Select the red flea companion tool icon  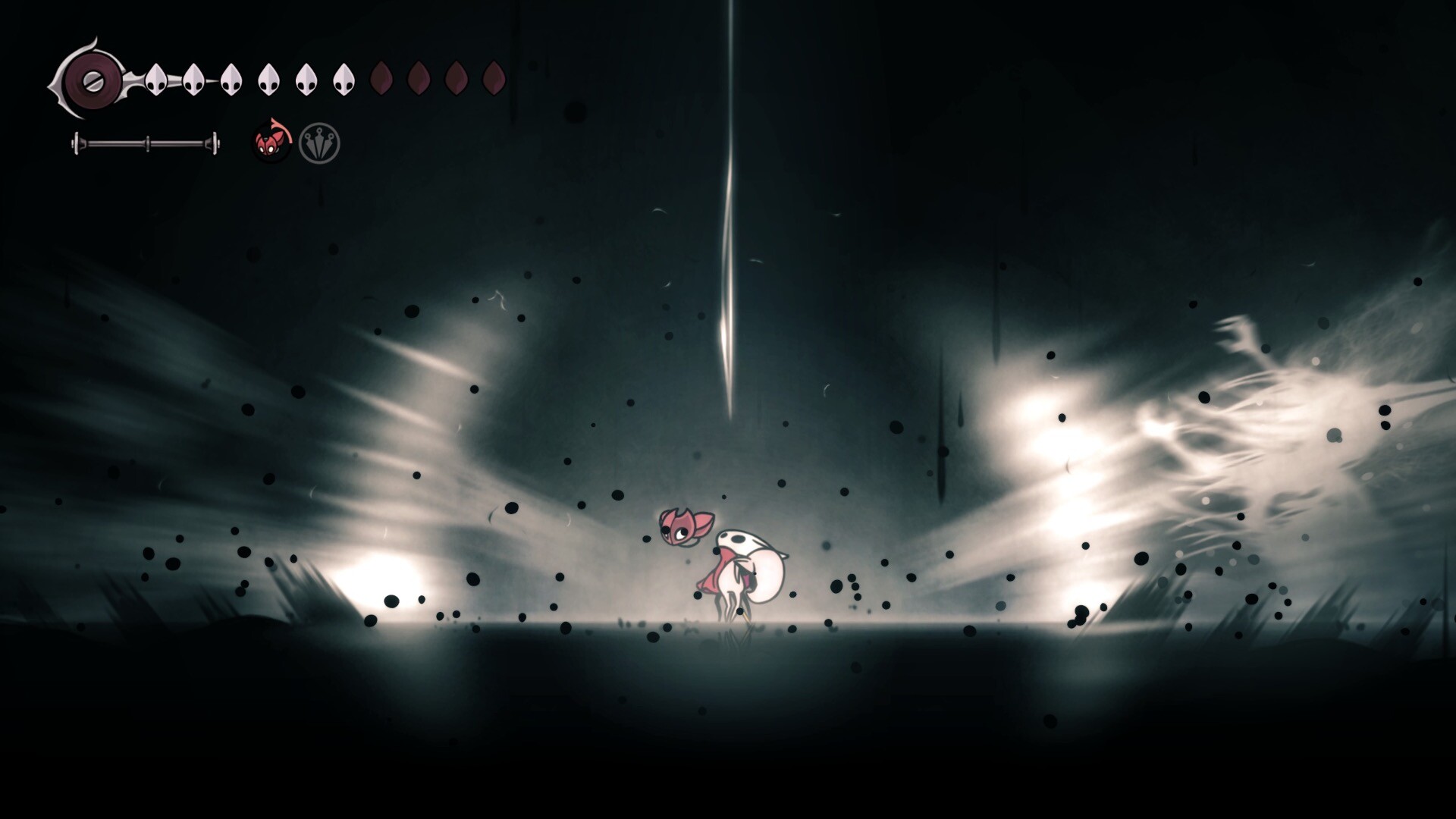point(271,142)
